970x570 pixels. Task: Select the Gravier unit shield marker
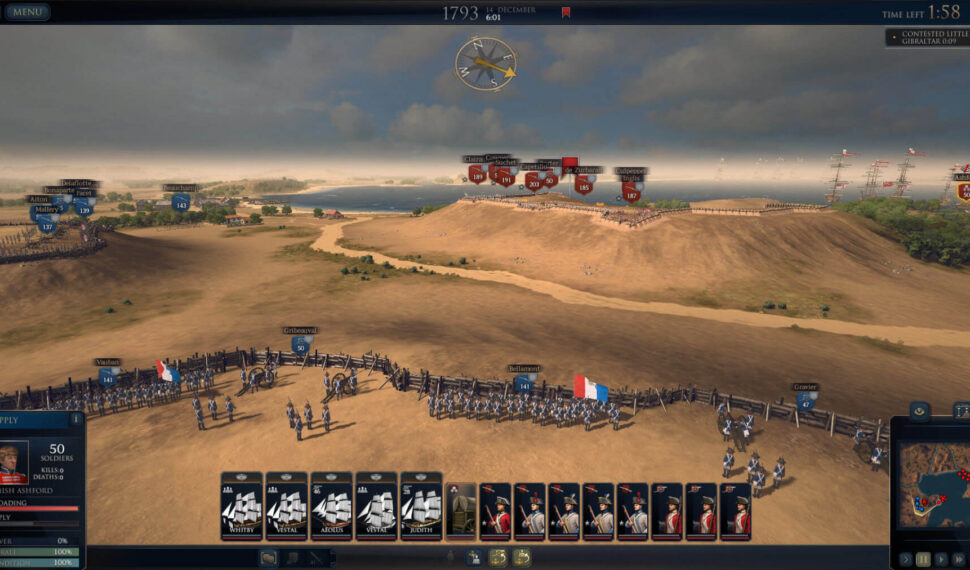click(x=805, y=401)
